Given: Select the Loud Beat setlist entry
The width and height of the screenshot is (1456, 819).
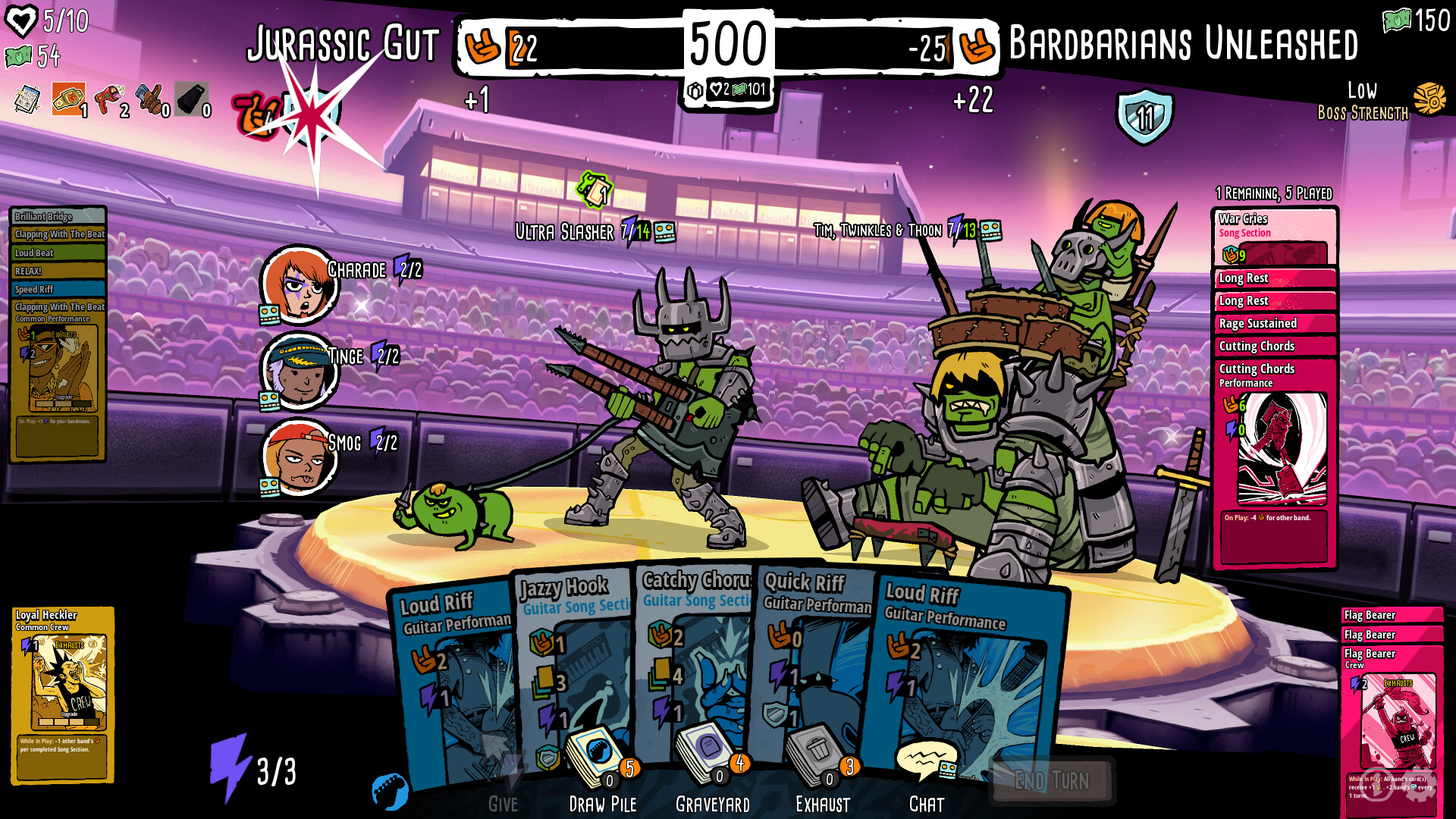Looking at the screenshot, I should click(57, 253).
